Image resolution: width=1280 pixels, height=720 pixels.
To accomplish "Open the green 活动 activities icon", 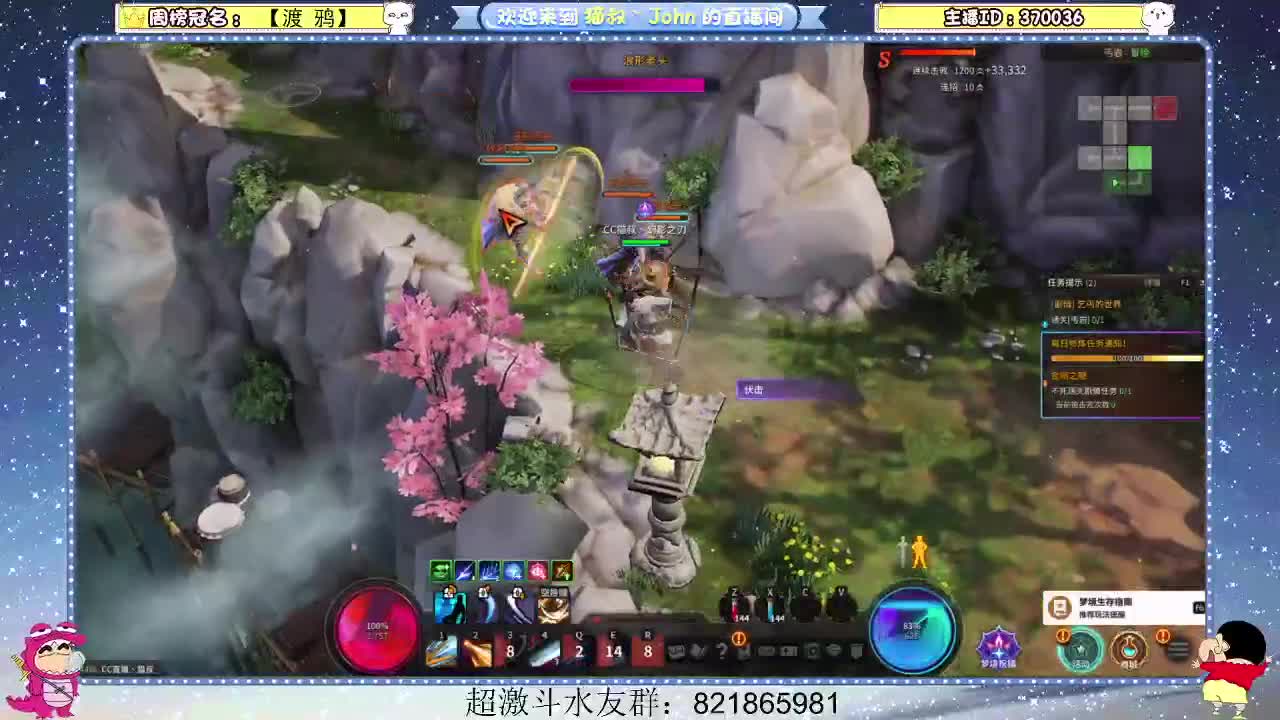I will (1080, 650).
